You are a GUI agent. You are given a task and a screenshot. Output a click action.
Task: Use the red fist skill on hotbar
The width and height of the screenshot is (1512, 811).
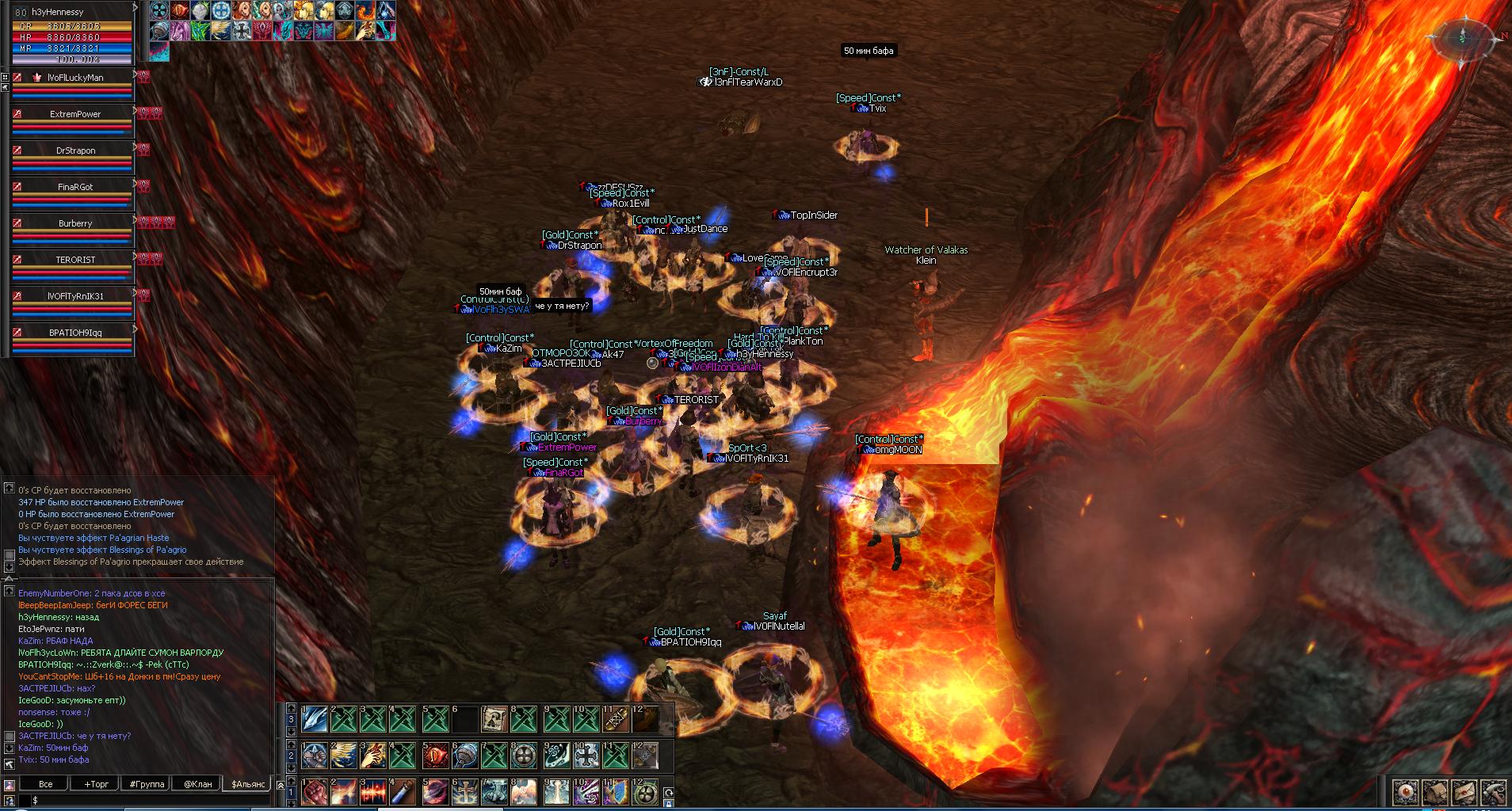click(314, 791)
